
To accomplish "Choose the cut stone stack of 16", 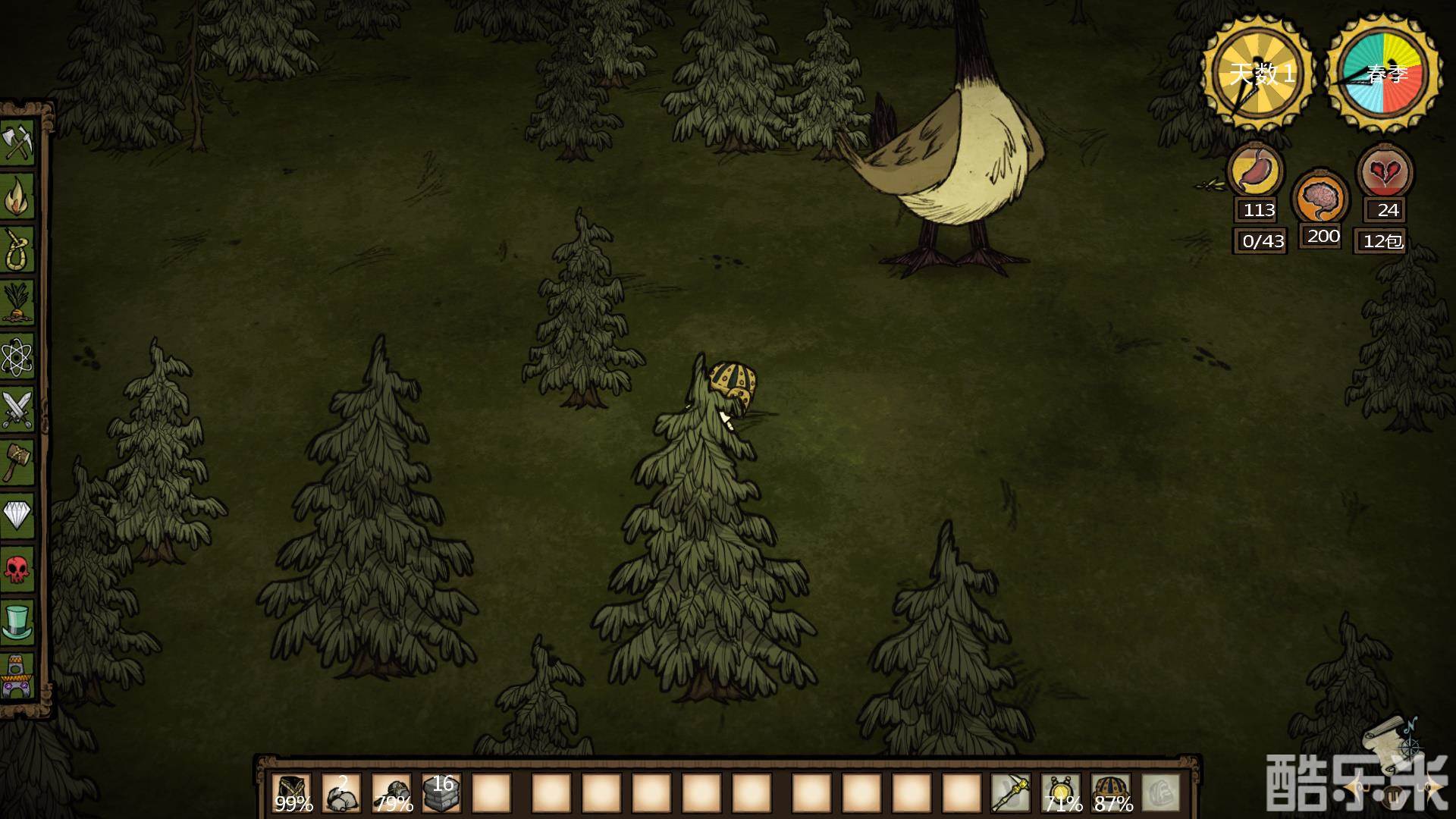I will [x=441, y=793].
